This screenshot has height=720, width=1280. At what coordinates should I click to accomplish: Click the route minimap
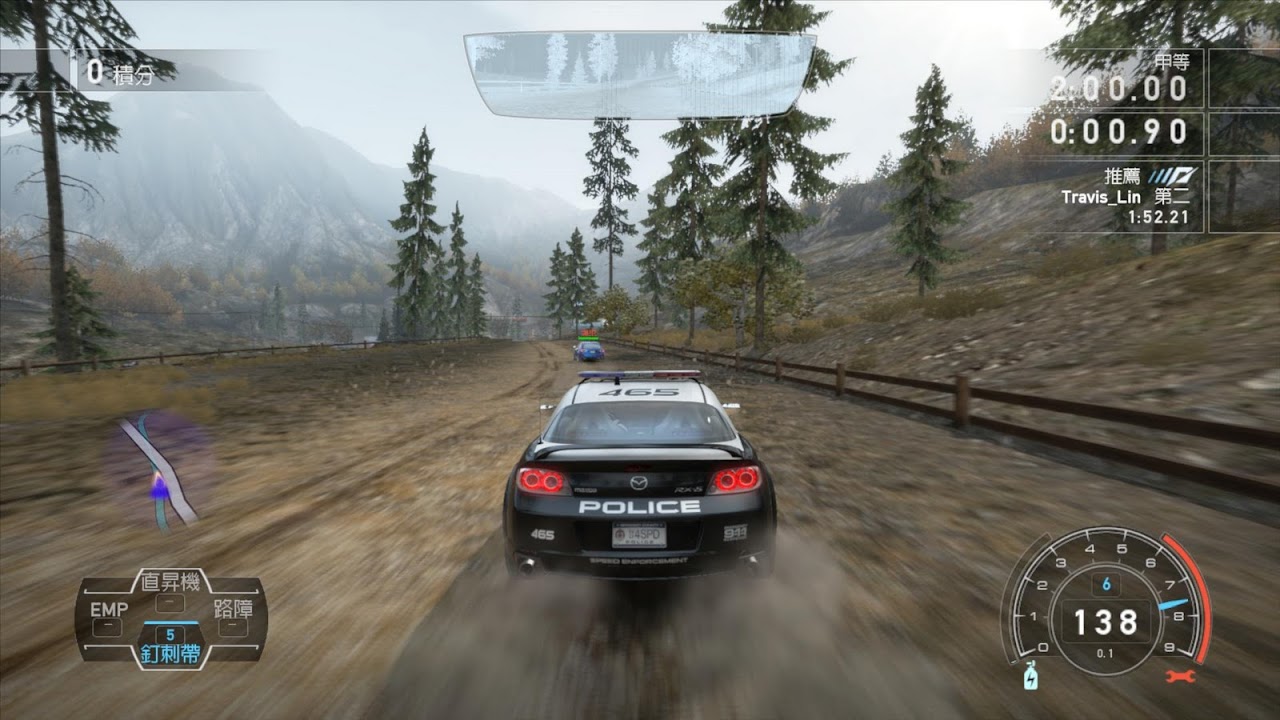pos(160,470)
